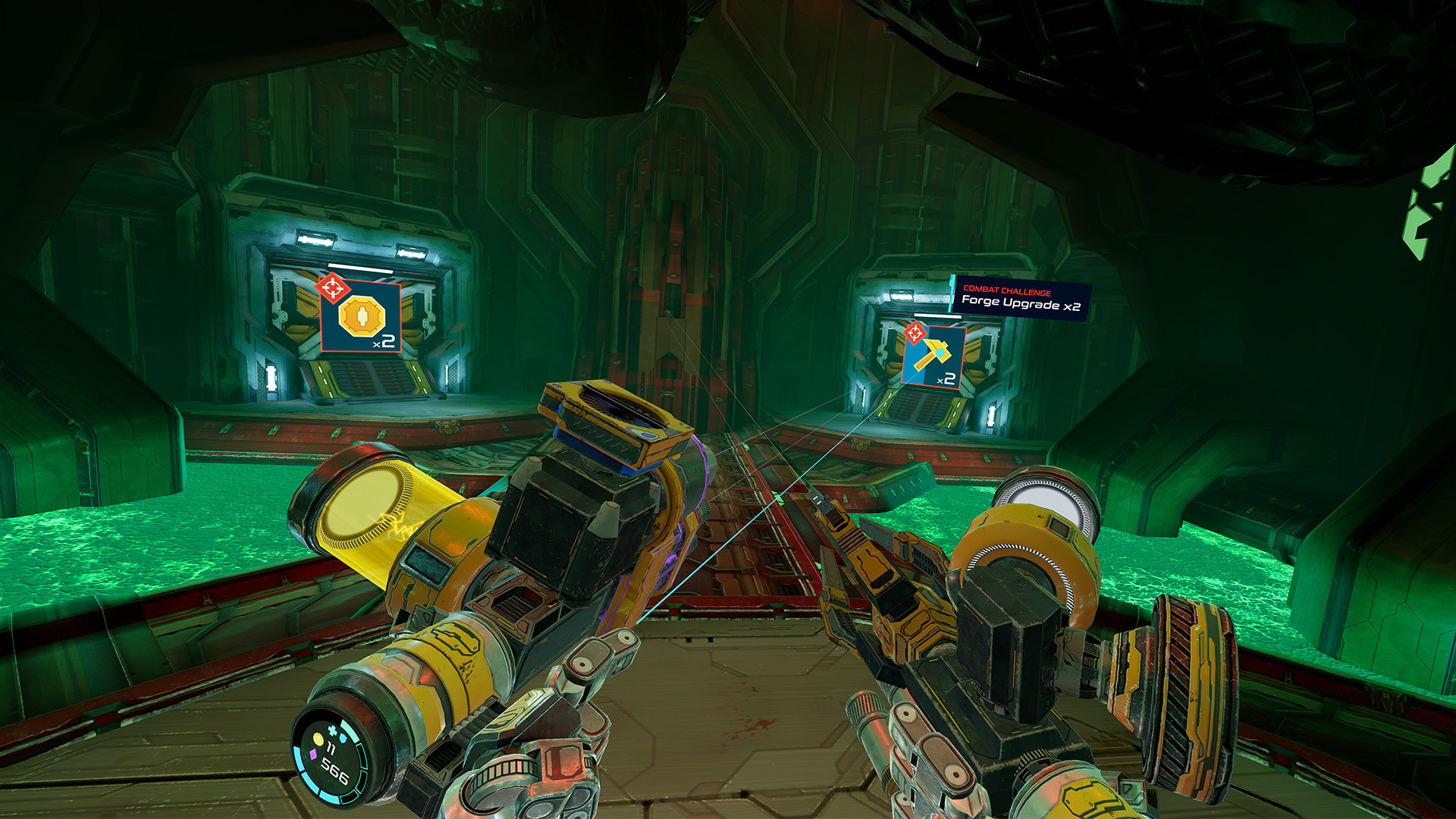Click the blue shield icon on the wrist display

(x=344, y=738)
